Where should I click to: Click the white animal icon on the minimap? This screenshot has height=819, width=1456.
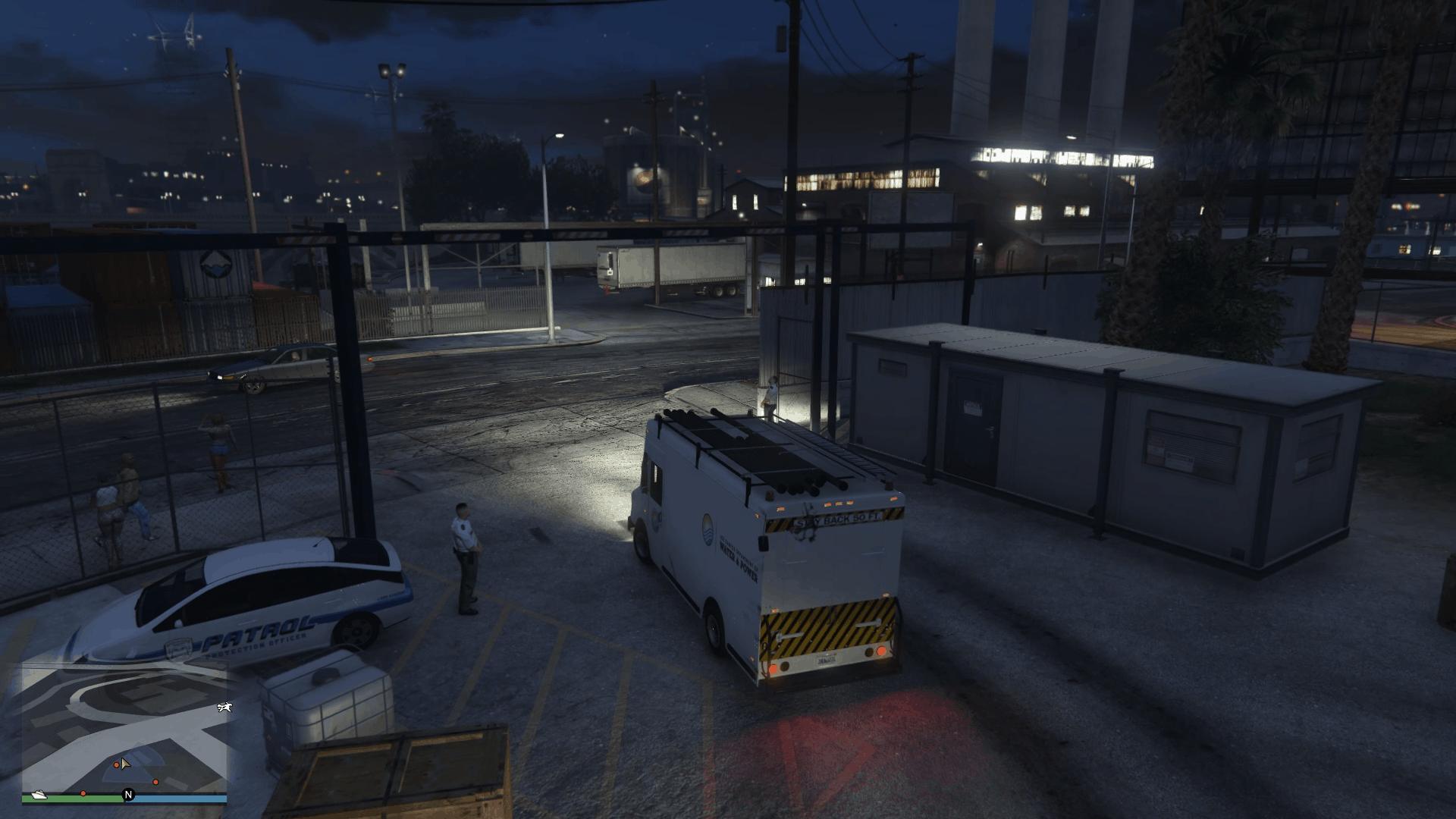click(224, 708)
